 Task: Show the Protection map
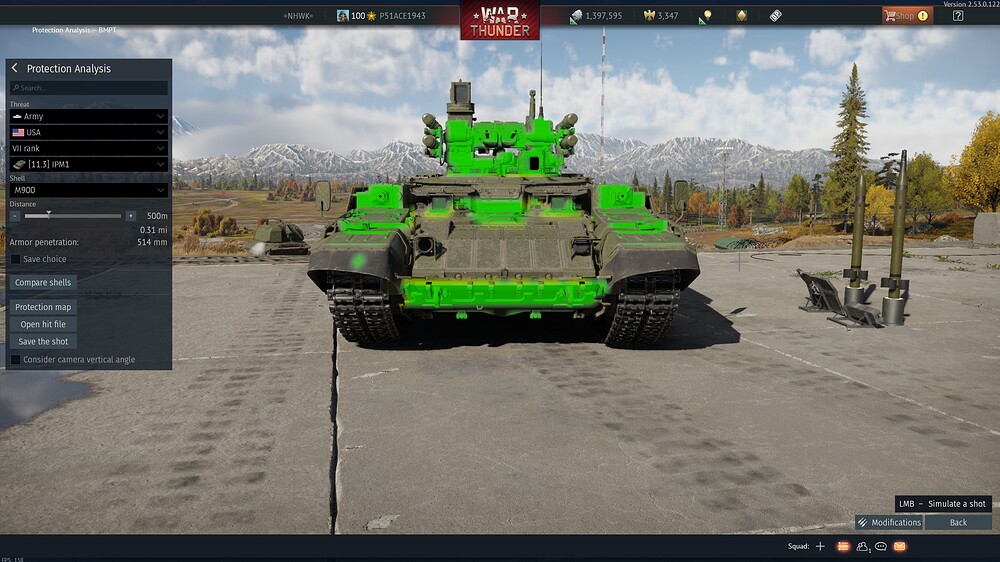[x=43, y=307]
